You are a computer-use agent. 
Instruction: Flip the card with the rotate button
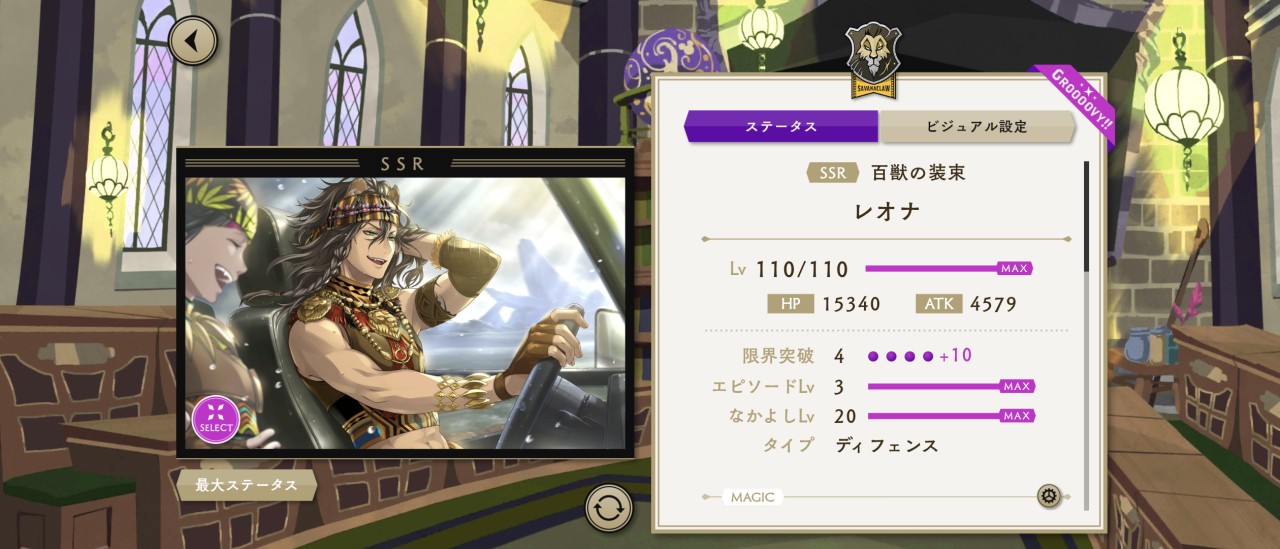tap(609, 508)
